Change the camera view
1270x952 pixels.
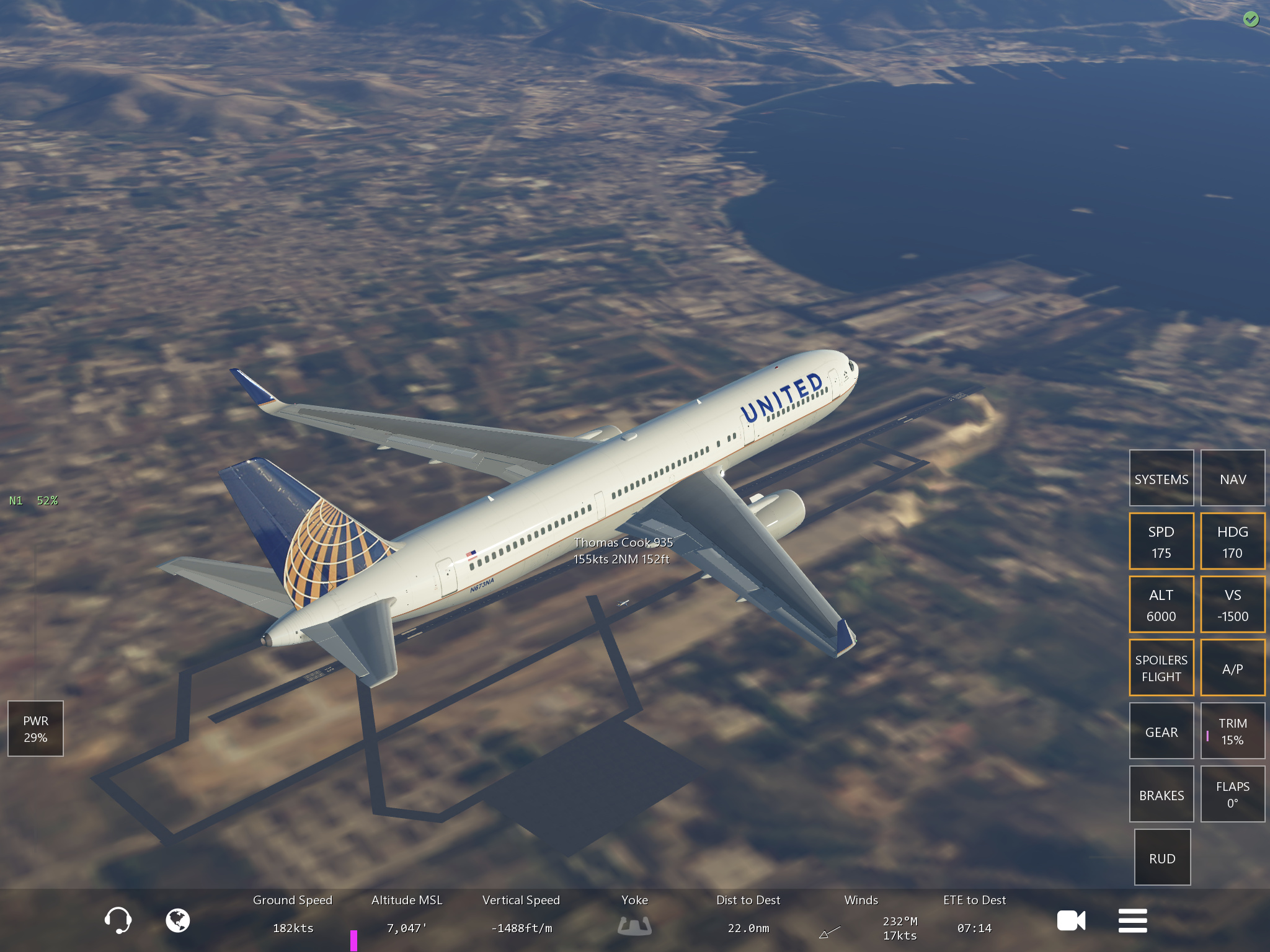tap(1071, 920)
